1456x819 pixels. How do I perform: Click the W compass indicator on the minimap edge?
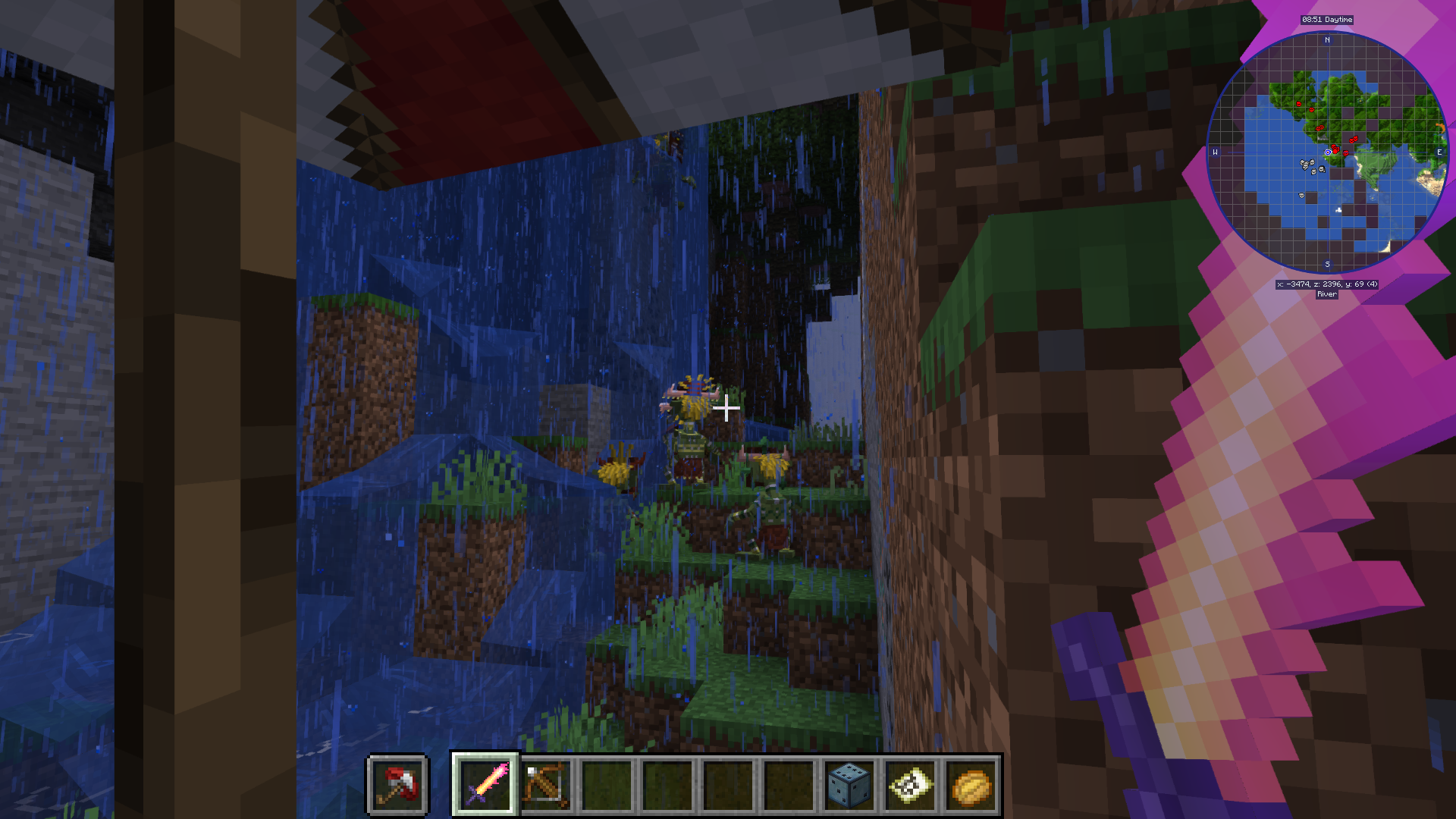(1216, 152)
